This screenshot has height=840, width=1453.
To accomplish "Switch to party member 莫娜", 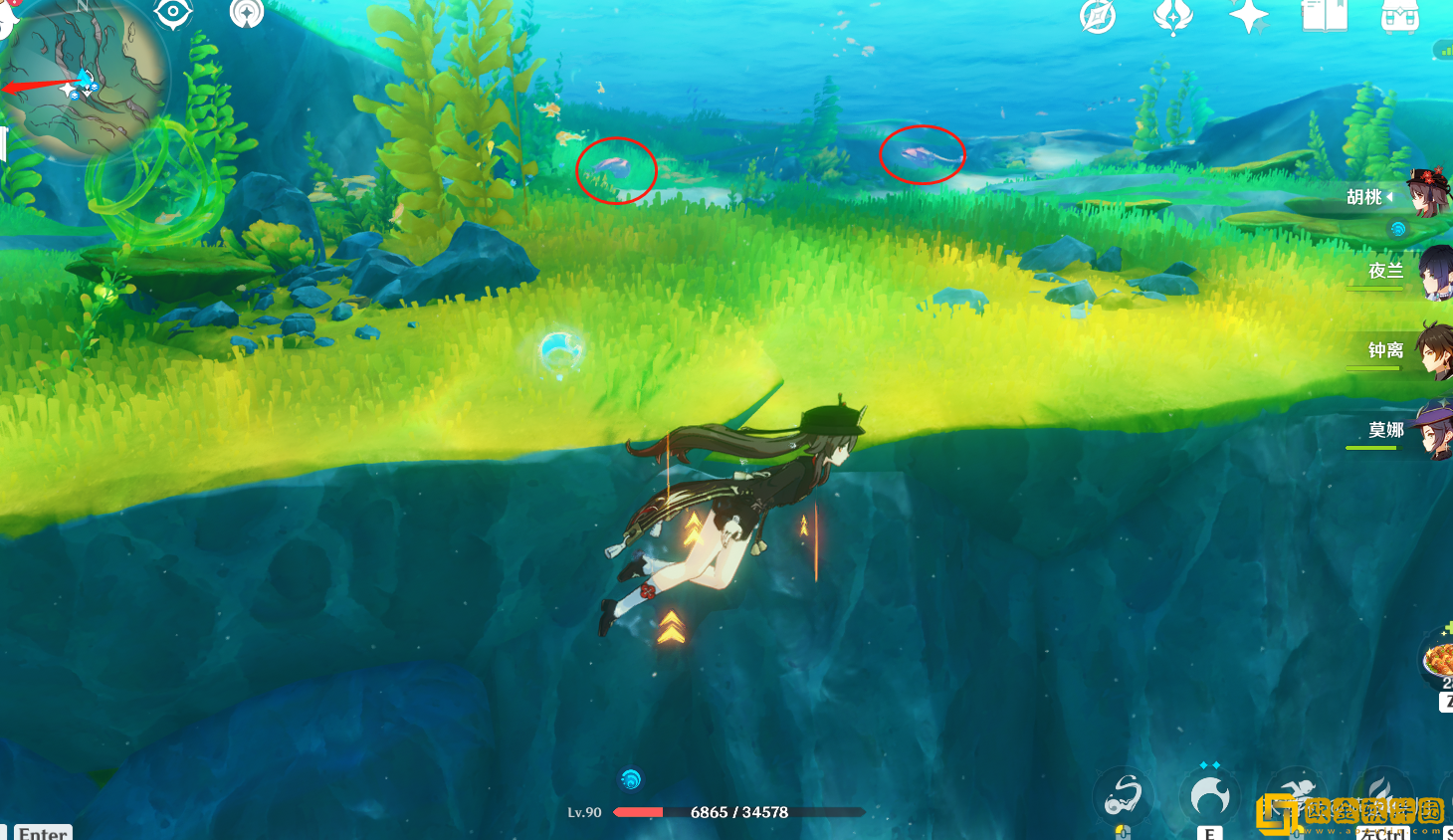I will click(1431, 431).
